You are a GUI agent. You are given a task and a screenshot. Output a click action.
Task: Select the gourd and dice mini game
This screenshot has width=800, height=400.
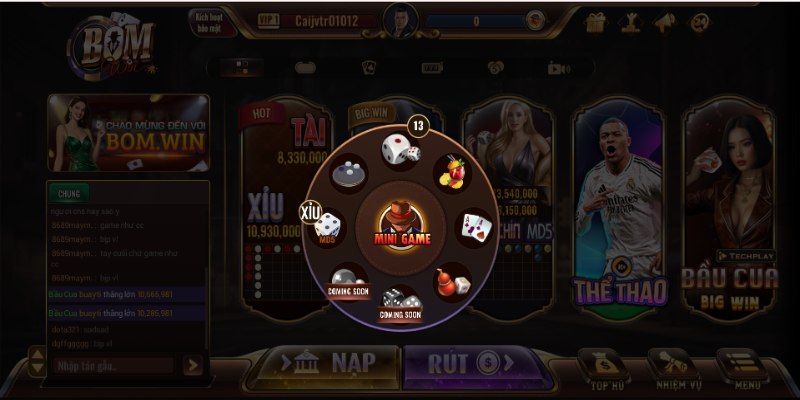pyautogui.click(x=453, y=281)
